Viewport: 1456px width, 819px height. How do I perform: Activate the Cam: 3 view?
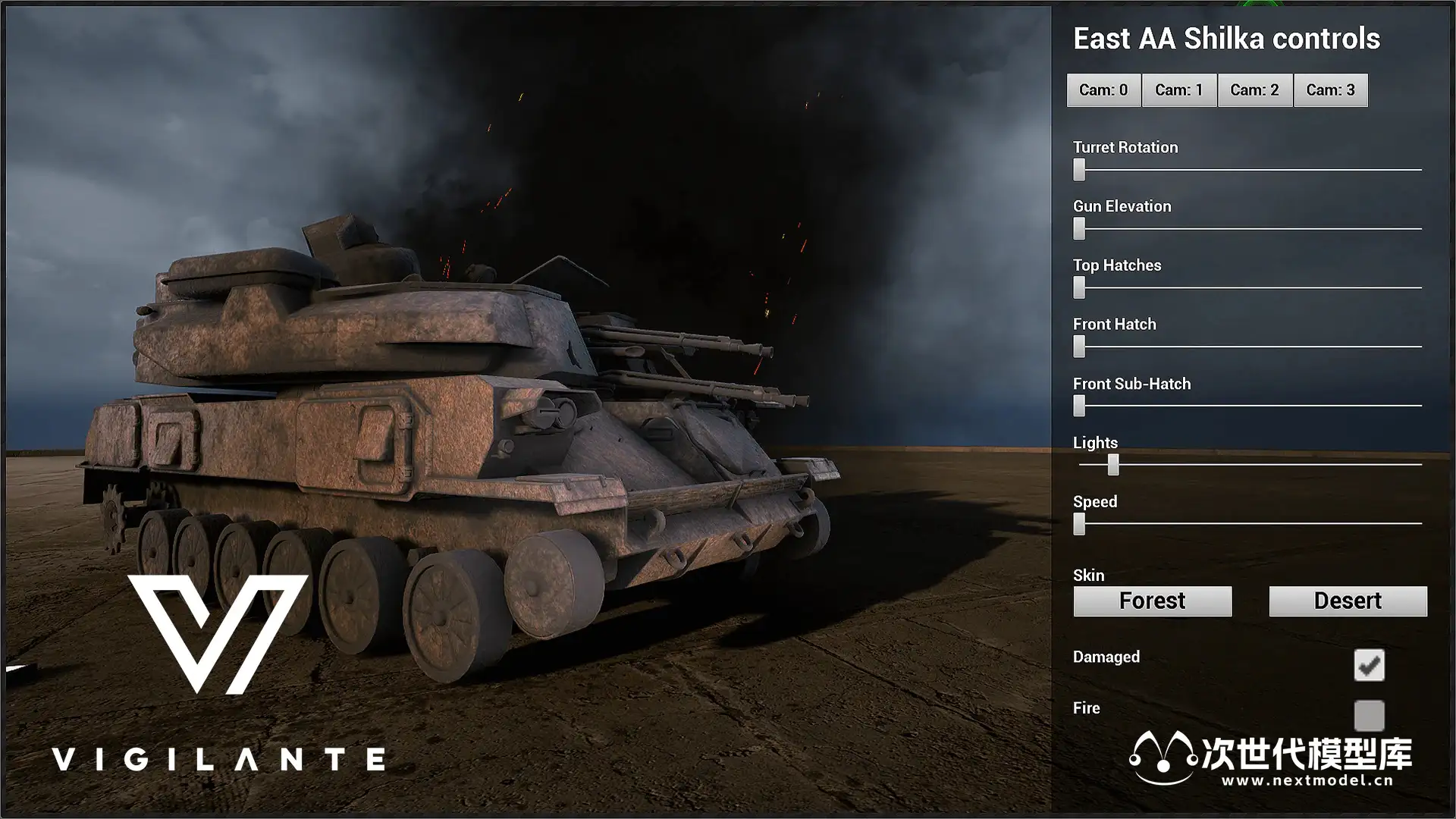pyautogui.click(x=1331, y=90)
